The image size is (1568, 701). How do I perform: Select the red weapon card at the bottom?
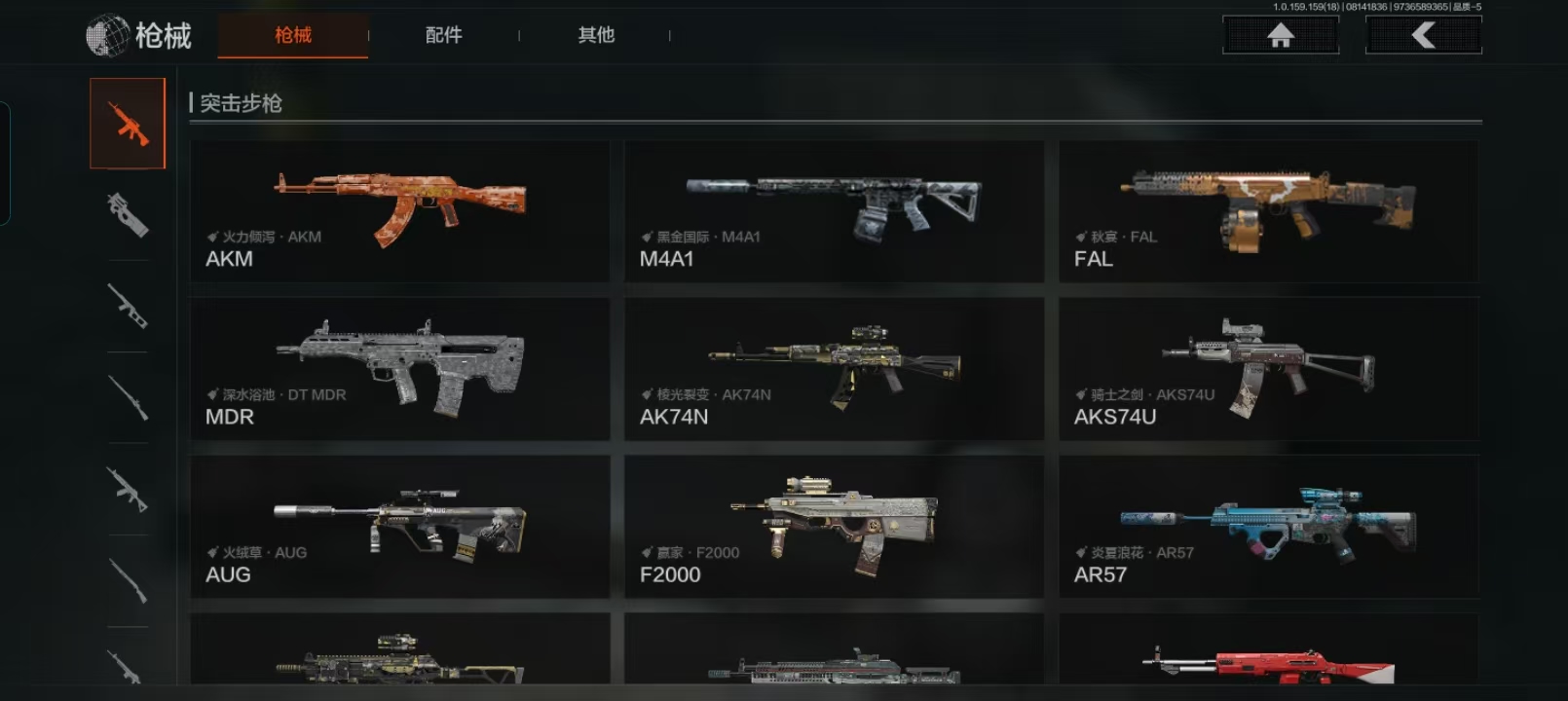(1268, 654)
